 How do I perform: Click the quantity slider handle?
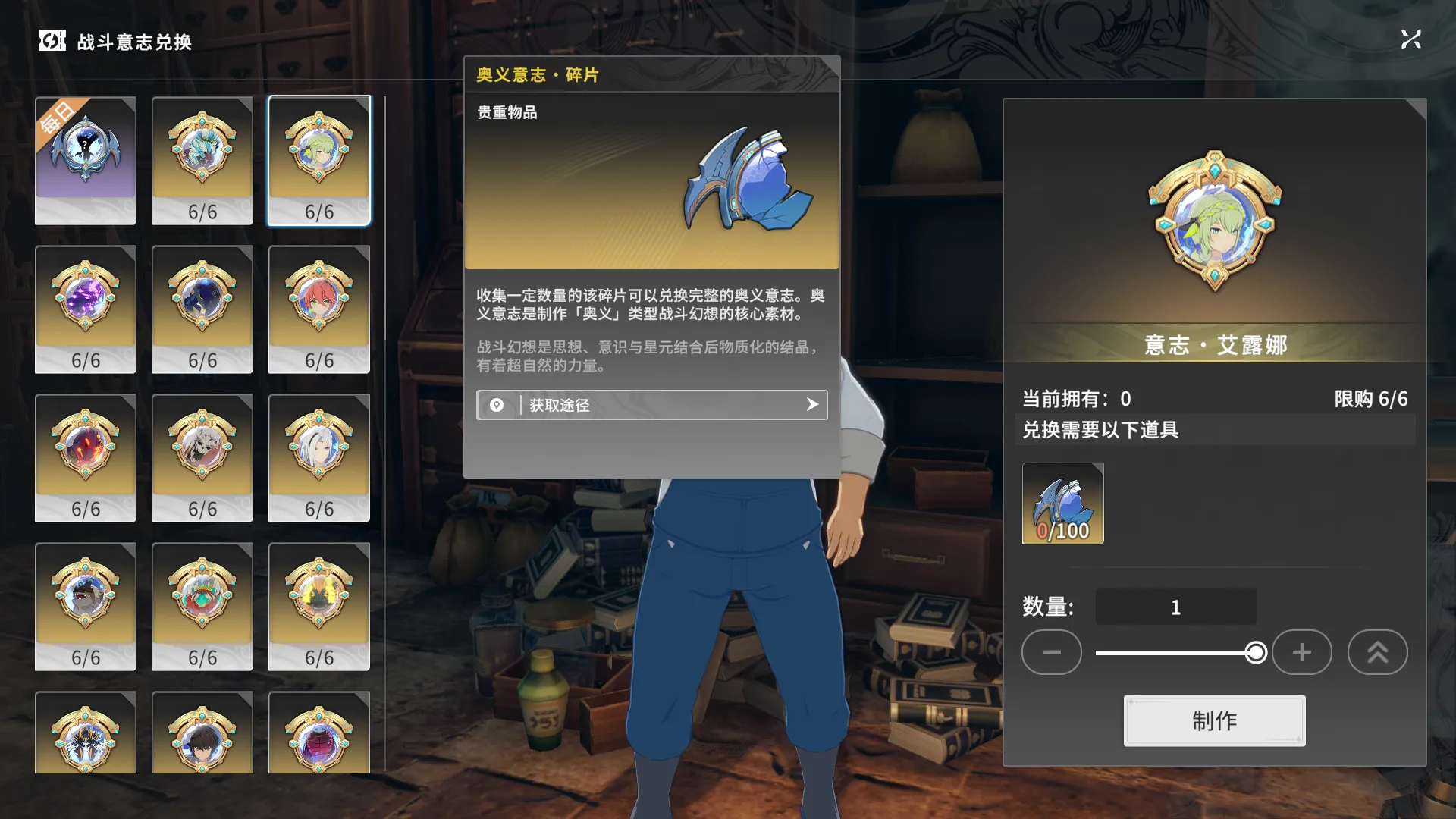[1256, 652]
